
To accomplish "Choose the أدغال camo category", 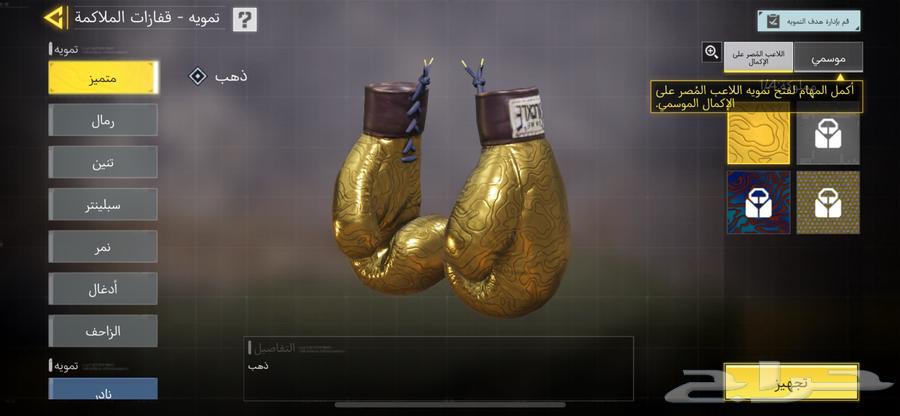I will click(x=103, y=288).
